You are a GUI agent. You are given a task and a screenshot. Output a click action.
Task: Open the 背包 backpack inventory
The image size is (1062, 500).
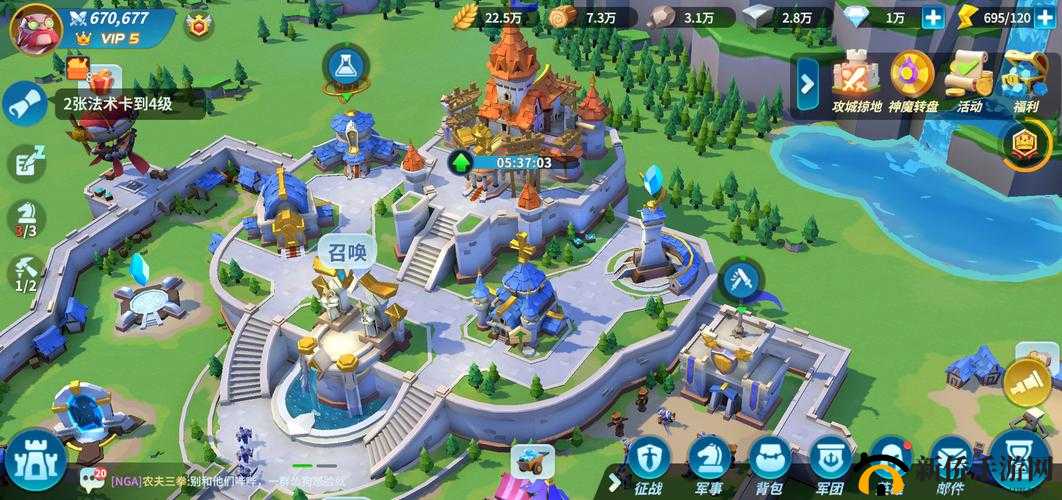(x=768, y=465)
